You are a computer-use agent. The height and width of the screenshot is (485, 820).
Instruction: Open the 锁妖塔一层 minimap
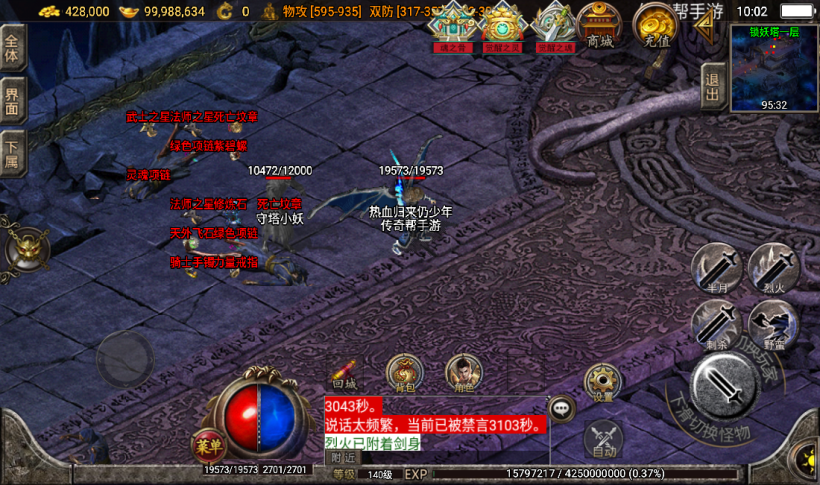click(x=774, y=68)
